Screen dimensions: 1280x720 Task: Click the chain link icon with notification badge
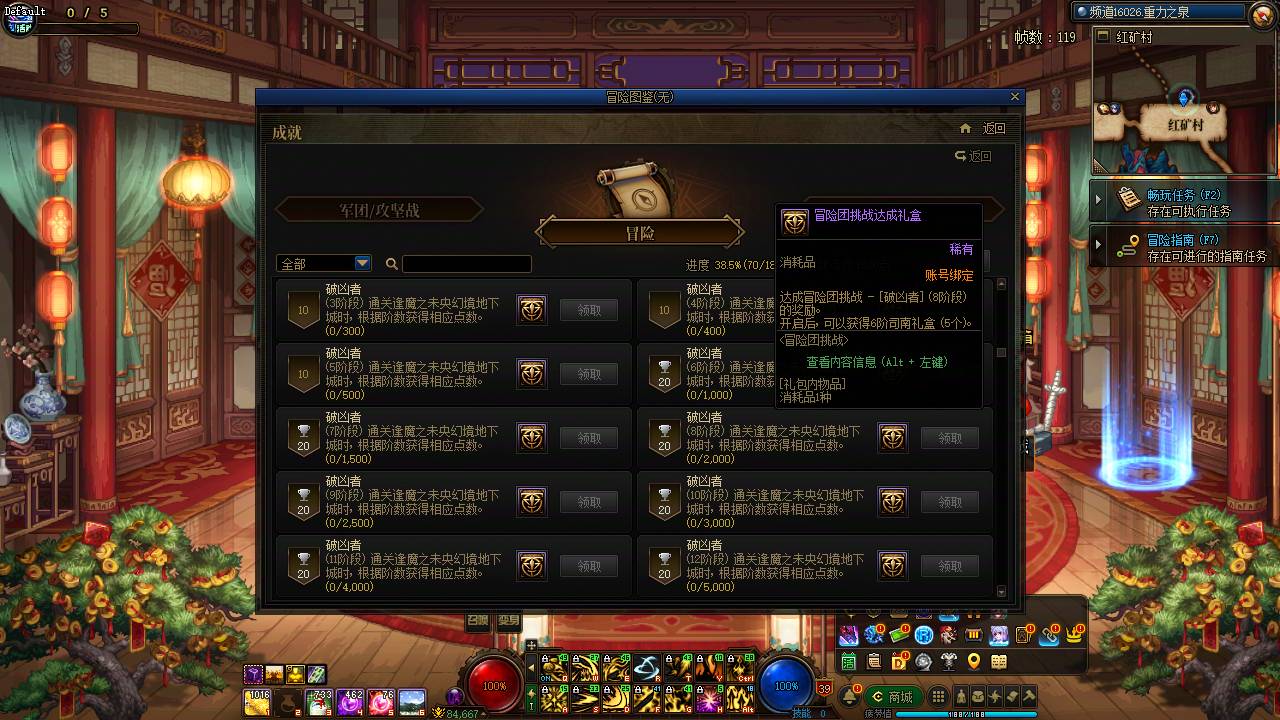pyautogui.click(x=1049, y=634)
